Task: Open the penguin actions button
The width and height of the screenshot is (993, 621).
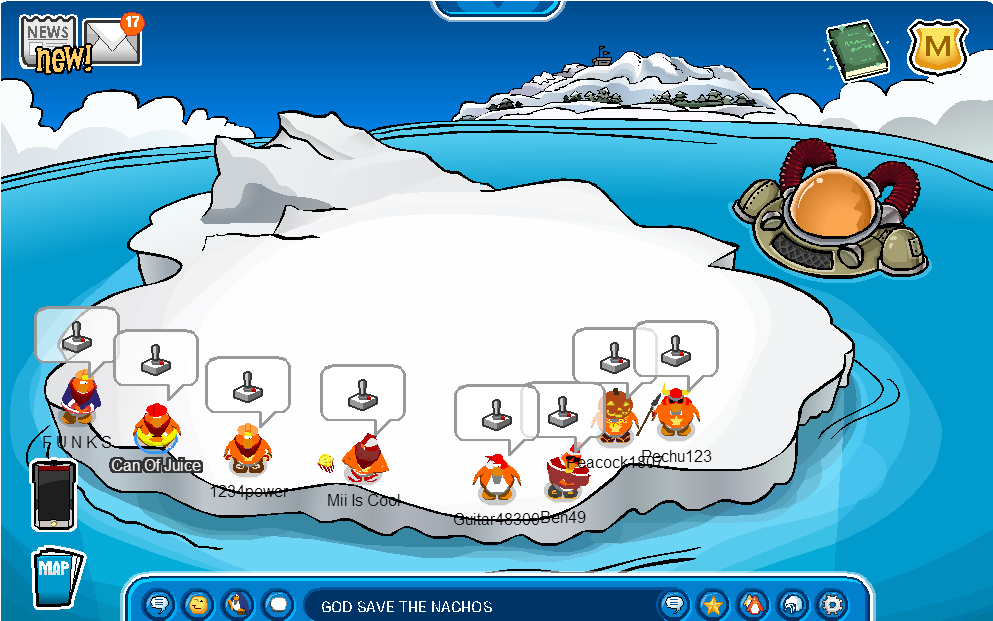Action: [x=238, y=604]
